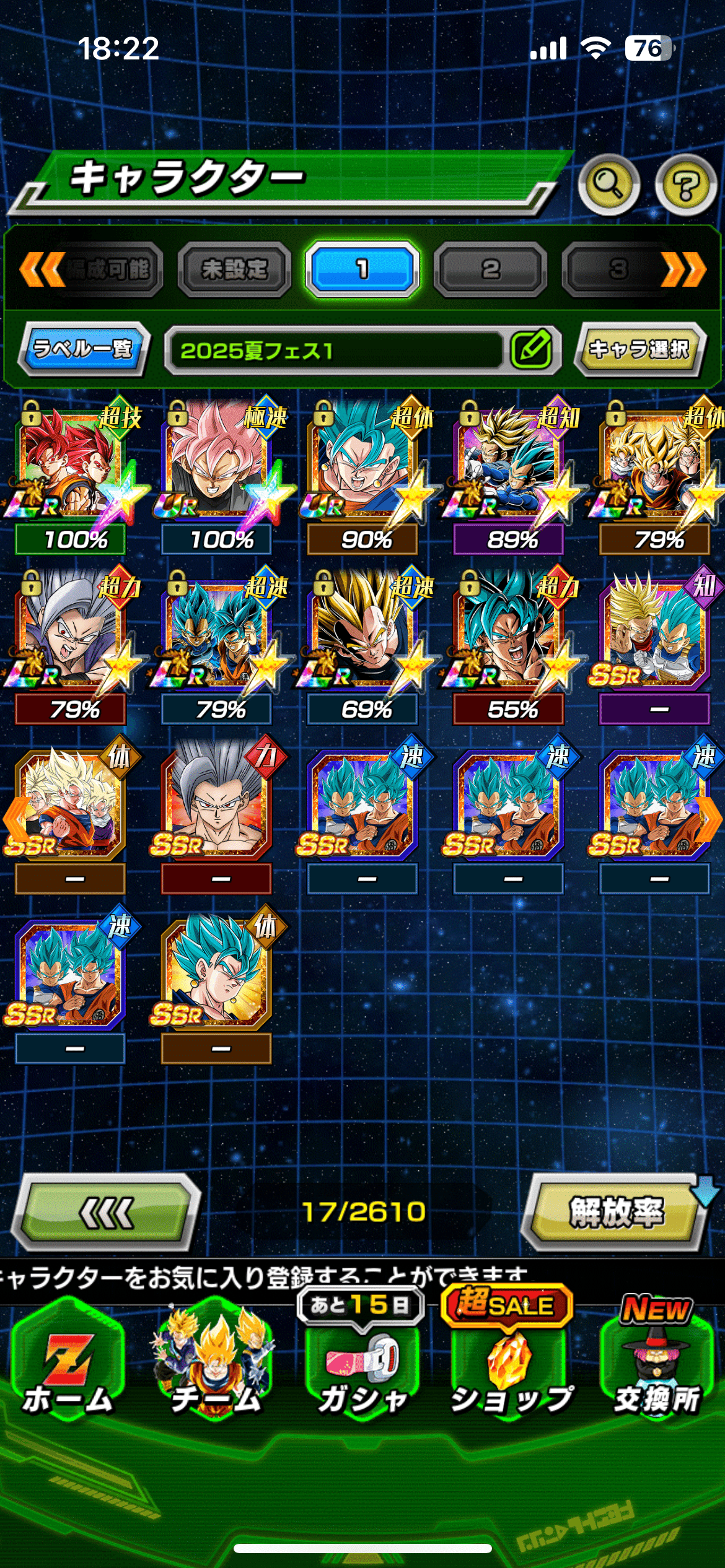Open the ショップ shop menu

pos(510,1370)
